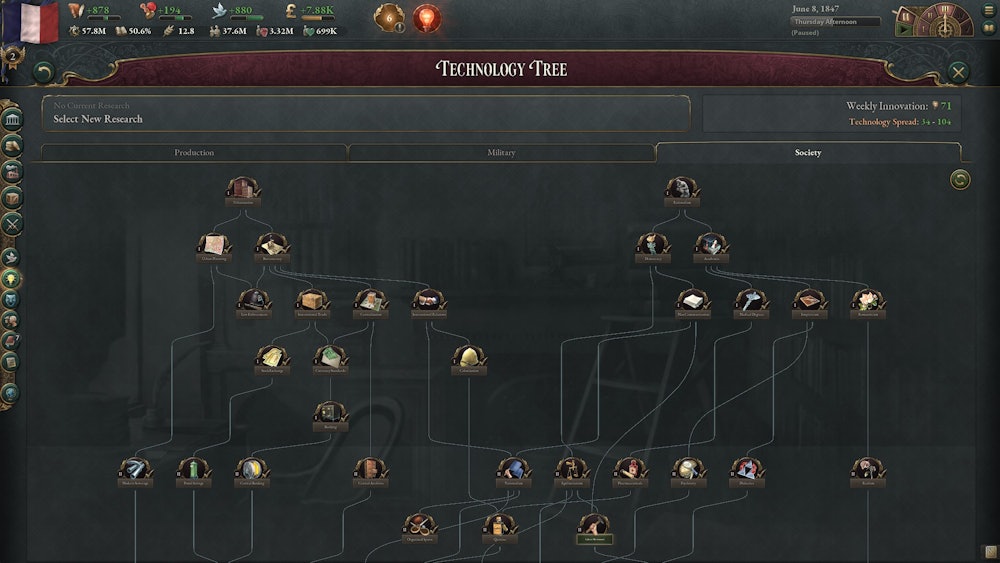Open the glowing lightbulb alert icon
The height and width of the screenshot is (563, 1000).
pyautogui.click(x=427, y=18)
